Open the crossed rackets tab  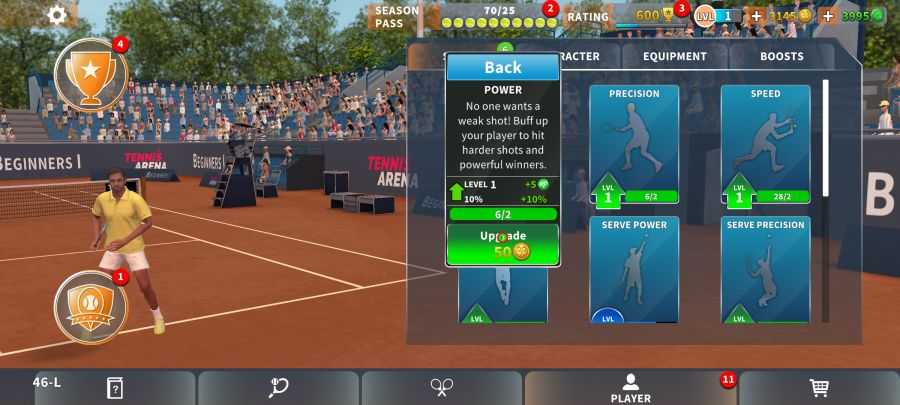coord(442,388)
